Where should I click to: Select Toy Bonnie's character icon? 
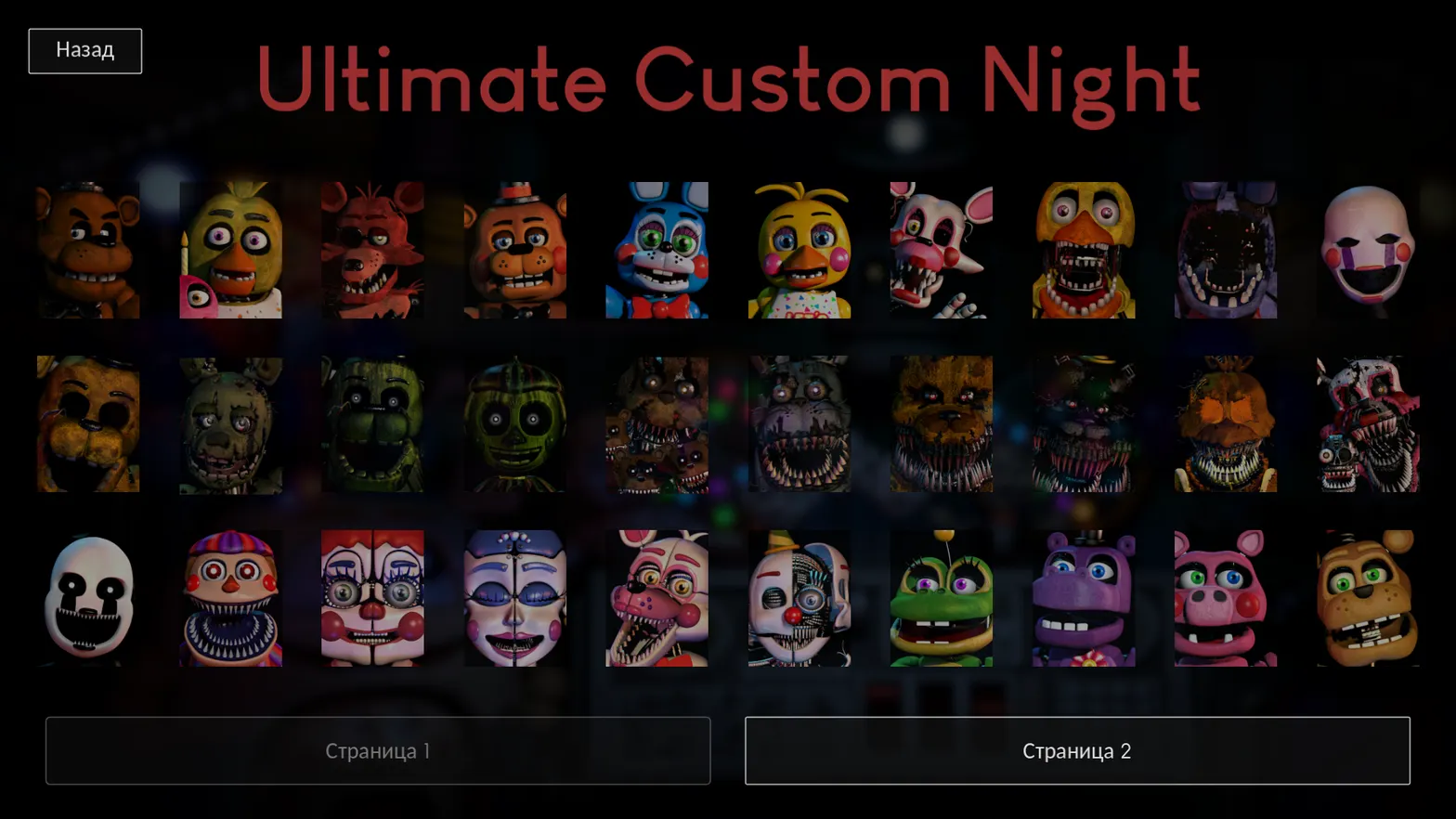click(x=659, y=251)
